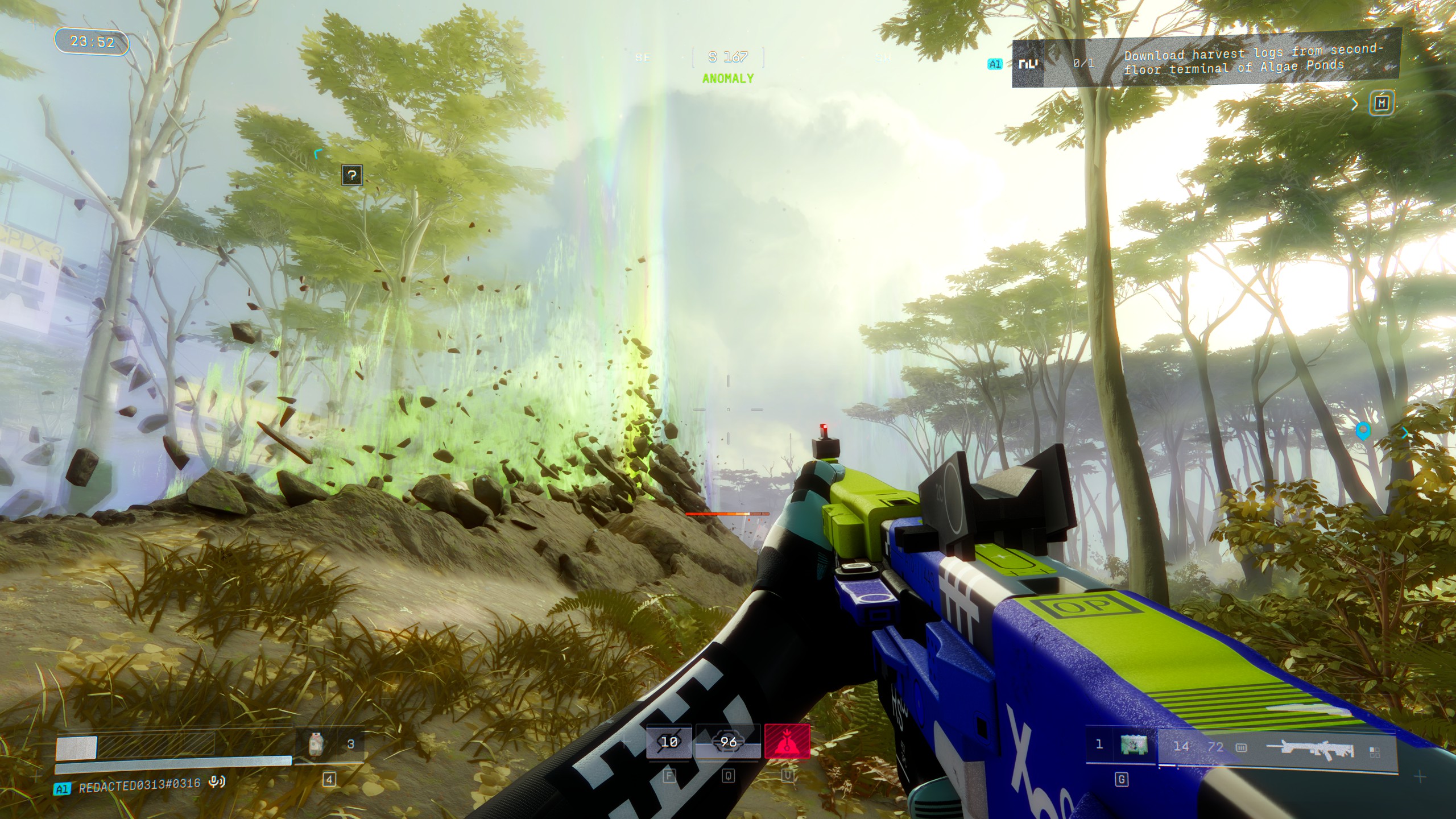This screenshot has height=819, width=1456.
Task: Click the four-square grid icon beside rifle
Action: pos(1375,752)
